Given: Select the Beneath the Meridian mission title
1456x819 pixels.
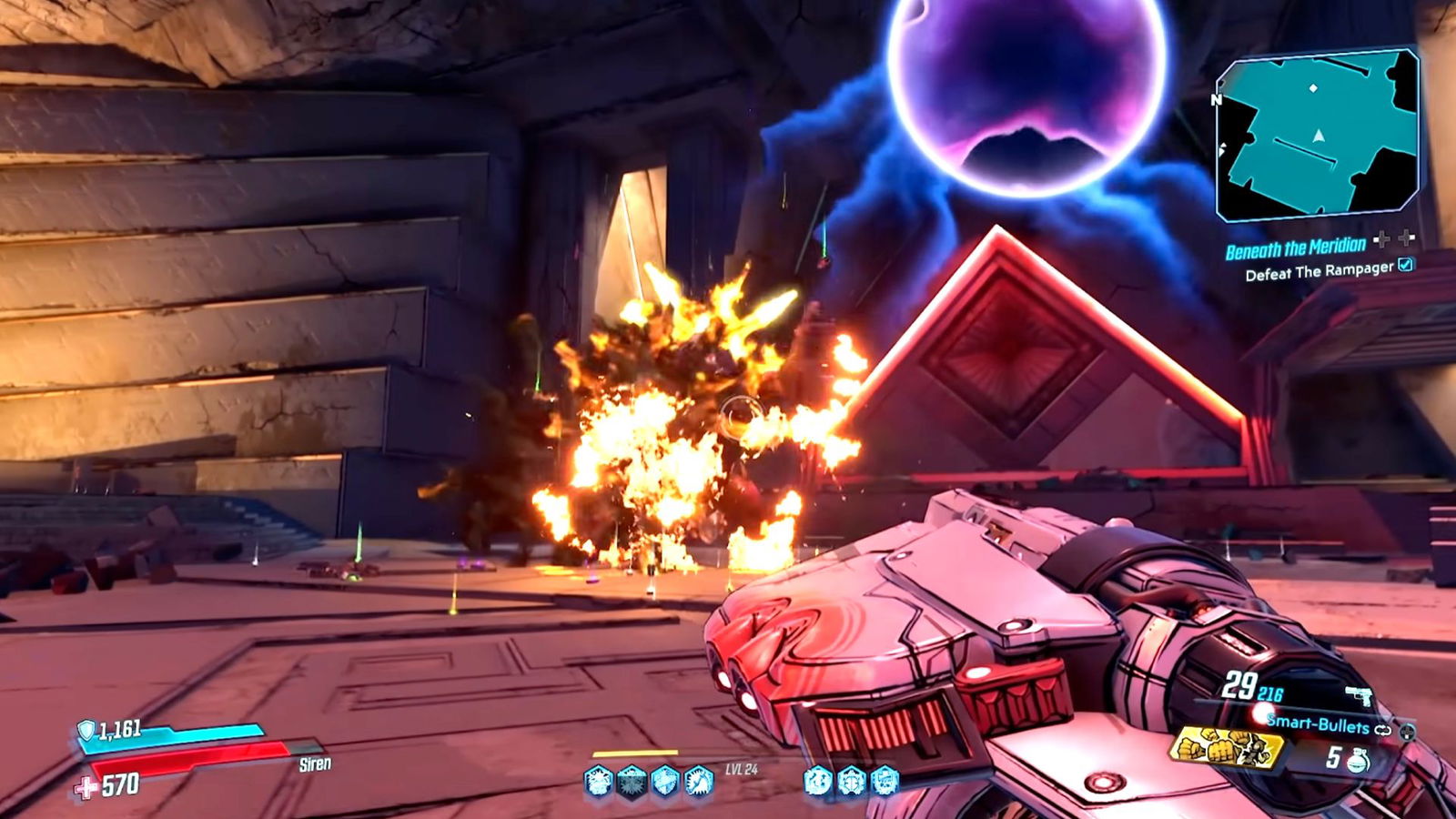Looking at the screenshot, I should tap(1295, 248).
